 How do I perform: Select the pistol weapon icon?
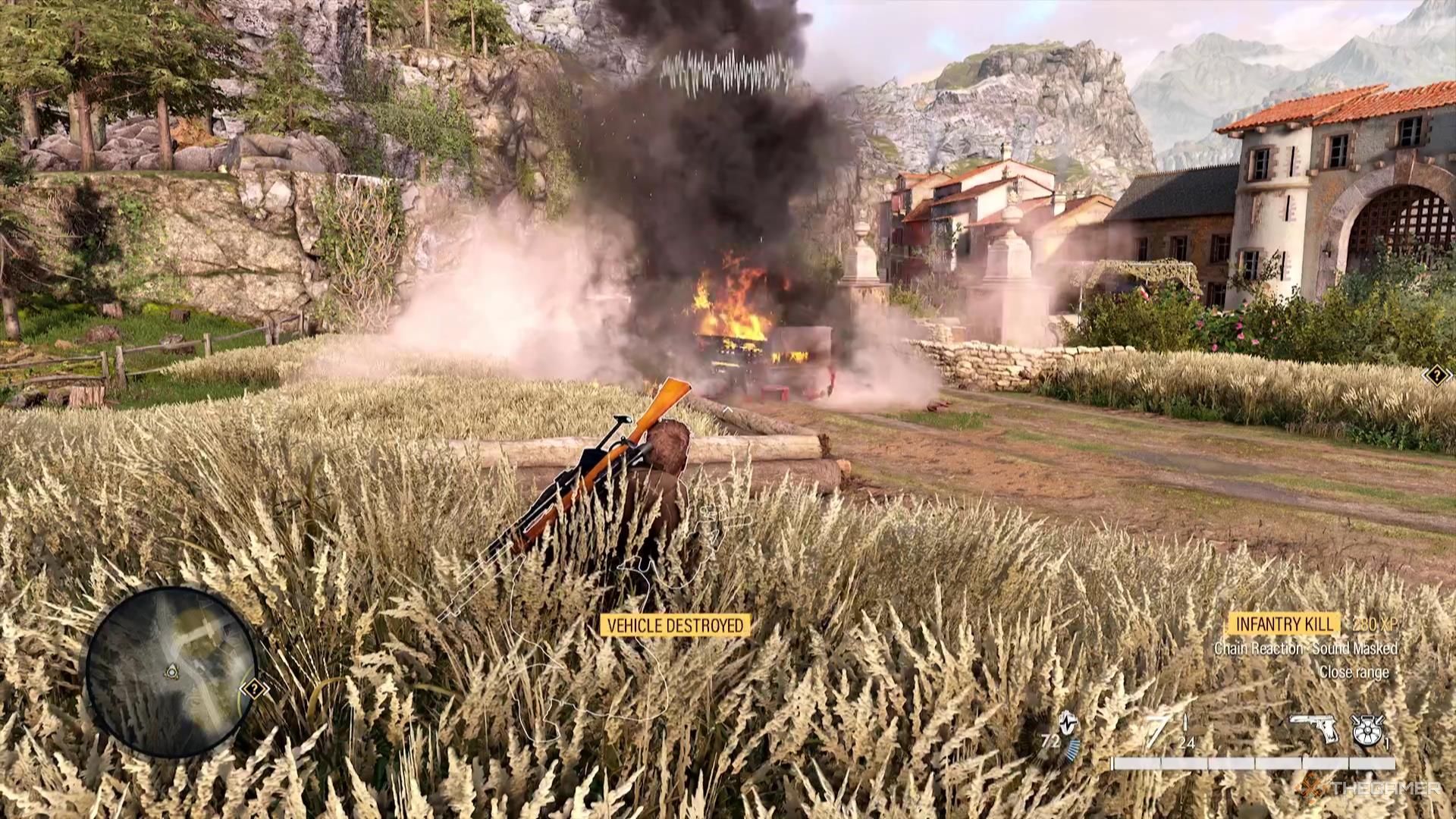1316,730
